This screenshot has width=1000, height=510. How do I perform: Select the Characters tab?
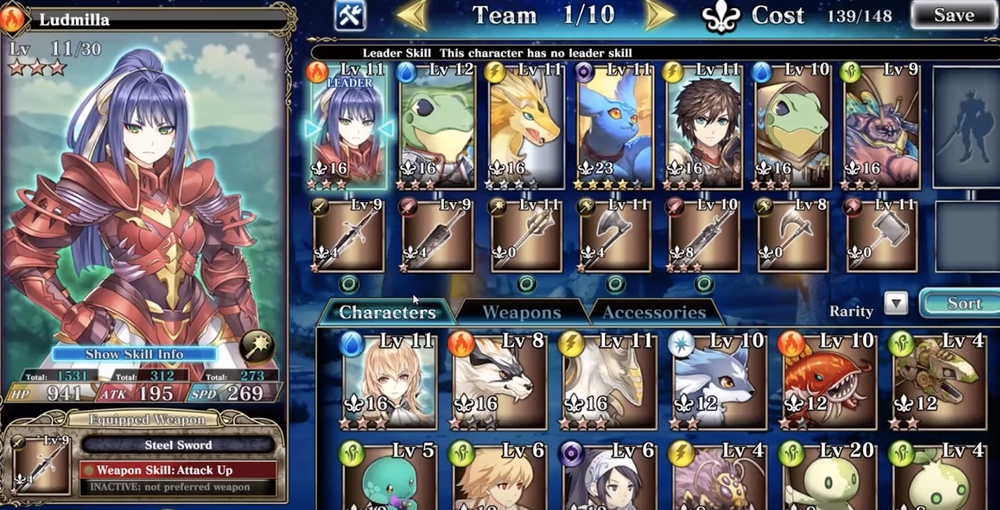[387, 312]
